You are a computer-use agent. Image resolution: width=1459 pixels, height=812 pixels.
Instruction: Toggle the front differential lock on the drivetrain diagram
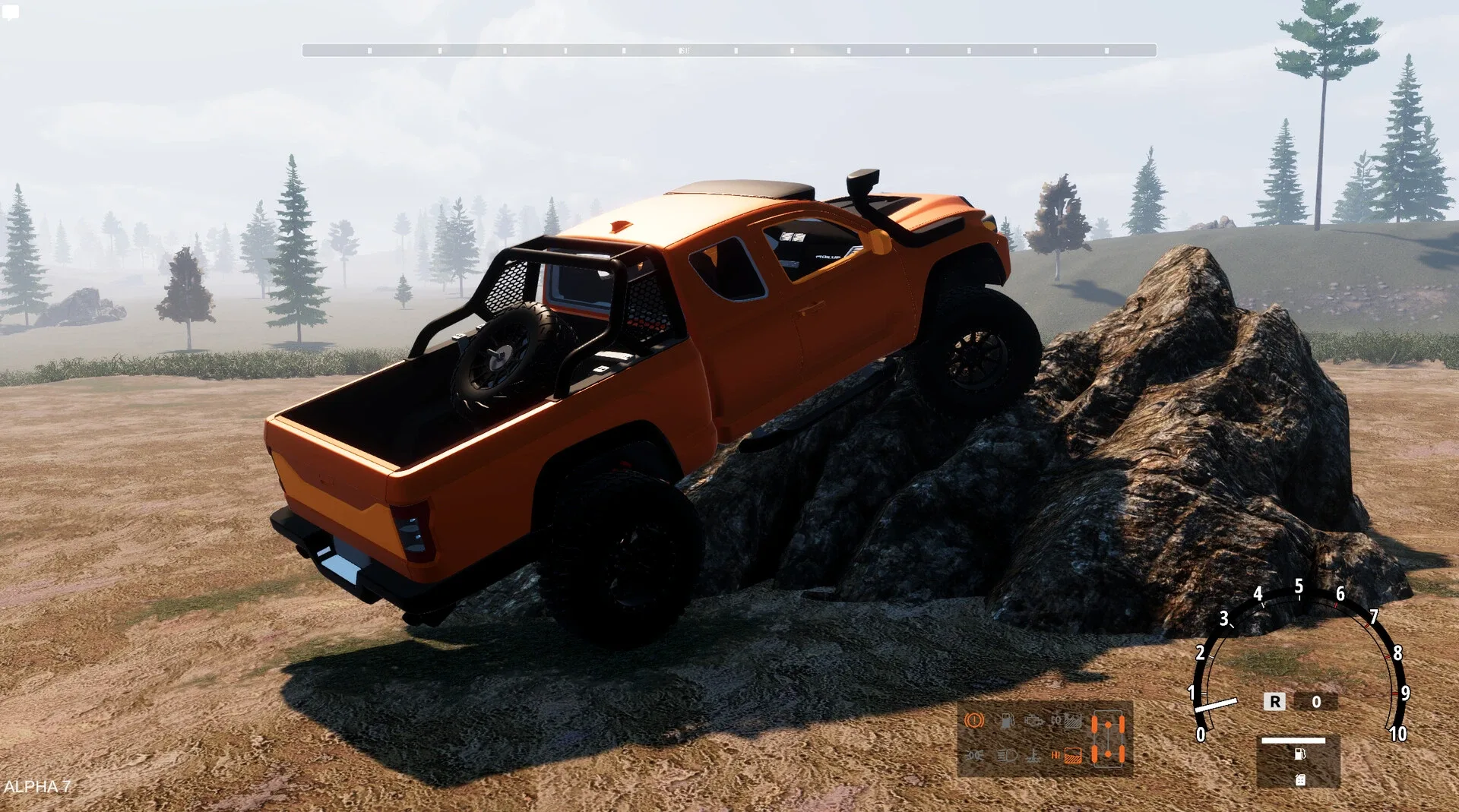[1108, 724]
